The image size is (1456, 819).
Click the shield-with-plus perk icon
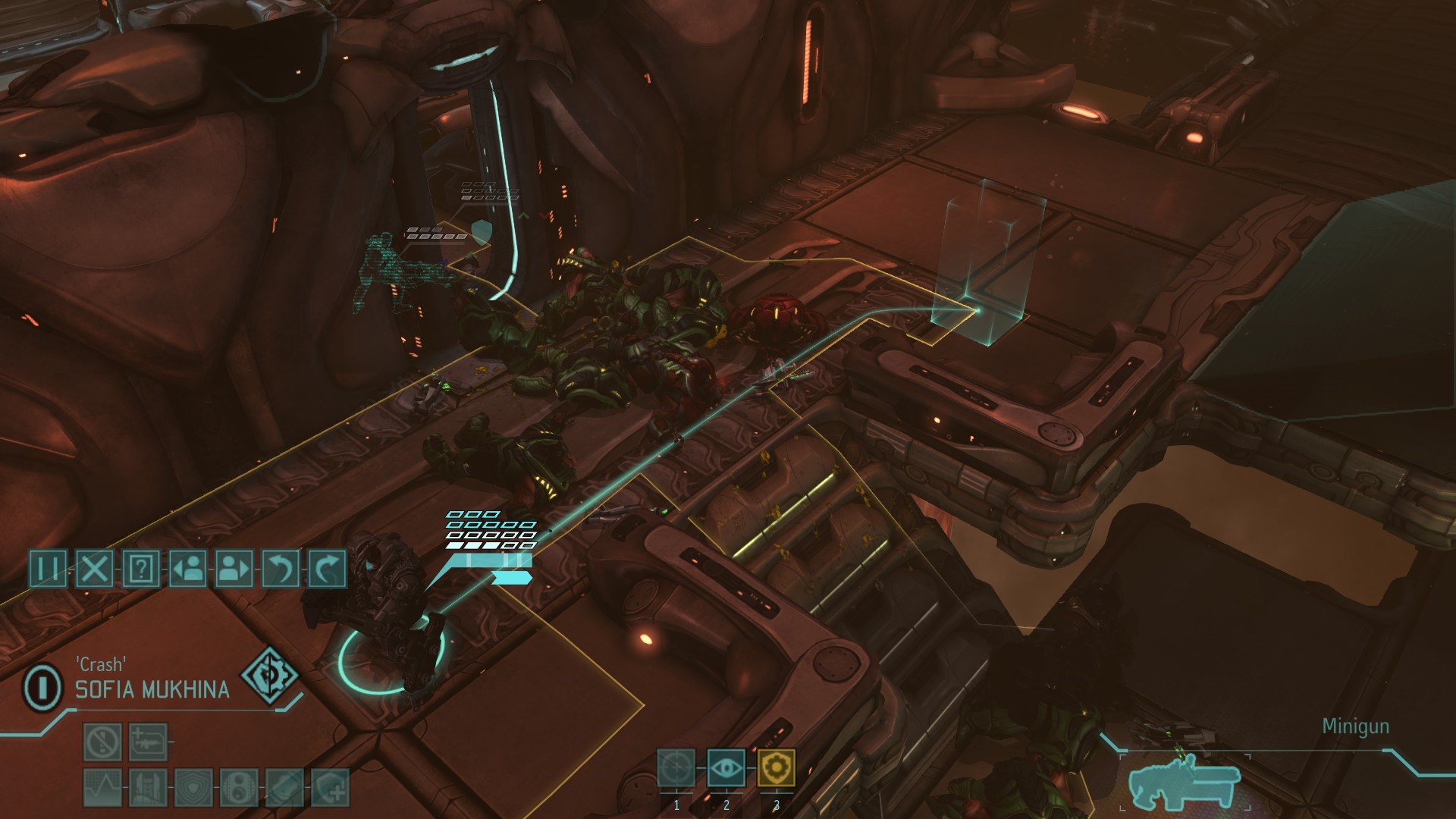(331, 787)
